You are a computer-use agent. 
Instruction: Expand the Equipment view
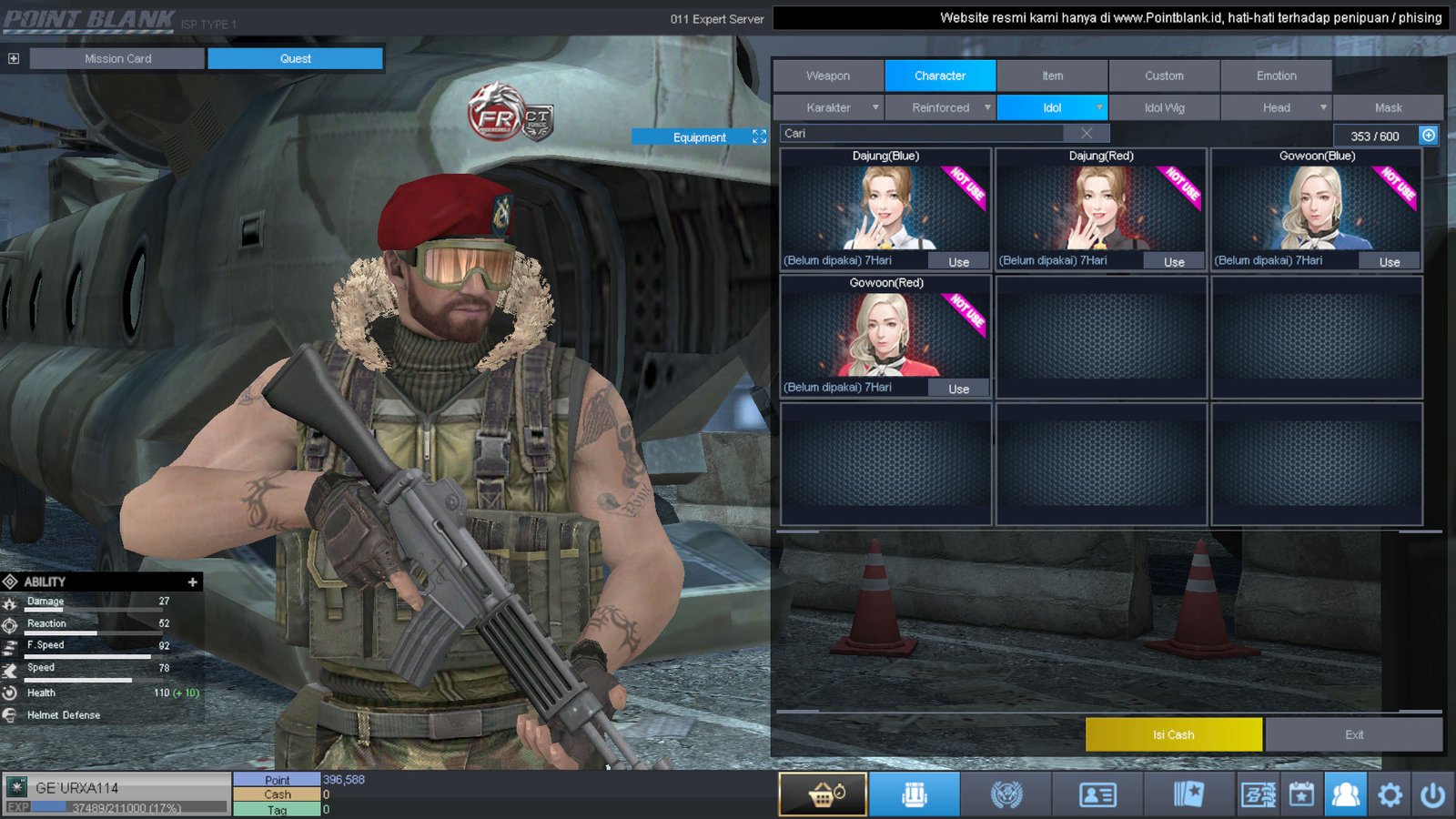pyautogui.click(x=759, y=136)
